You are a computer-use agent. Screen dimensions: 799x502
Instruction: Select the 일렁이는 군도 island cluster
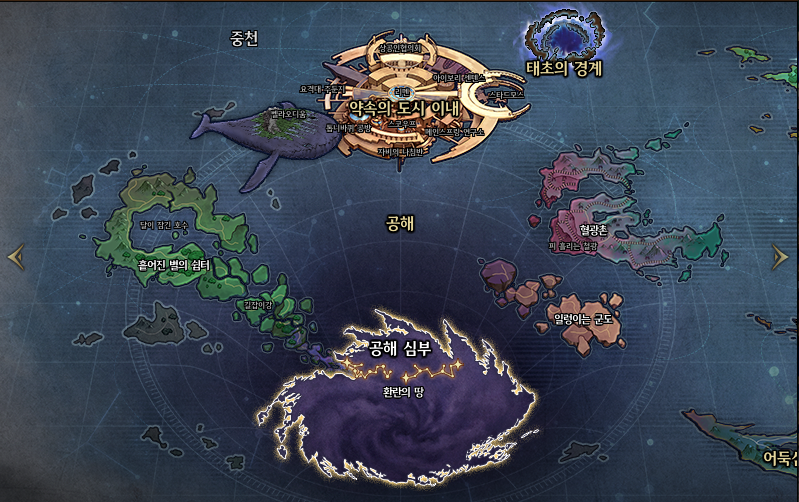click(x=588, y=320)
